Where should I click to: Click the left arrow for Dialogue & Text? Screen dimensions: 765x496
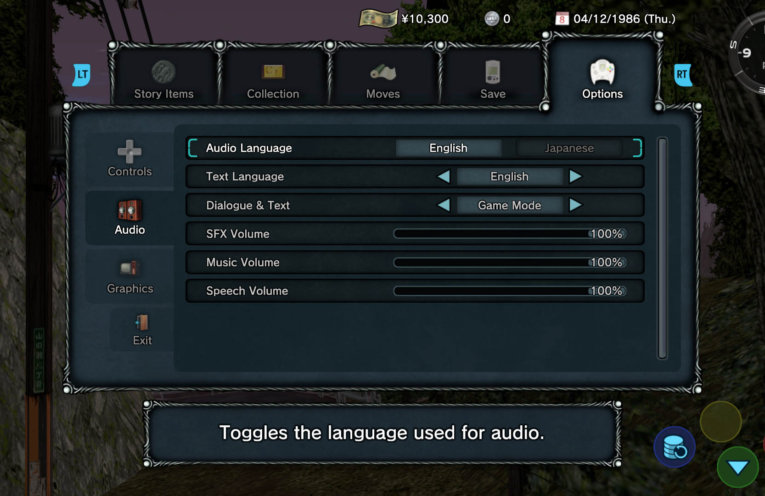(x=443, y=205)
